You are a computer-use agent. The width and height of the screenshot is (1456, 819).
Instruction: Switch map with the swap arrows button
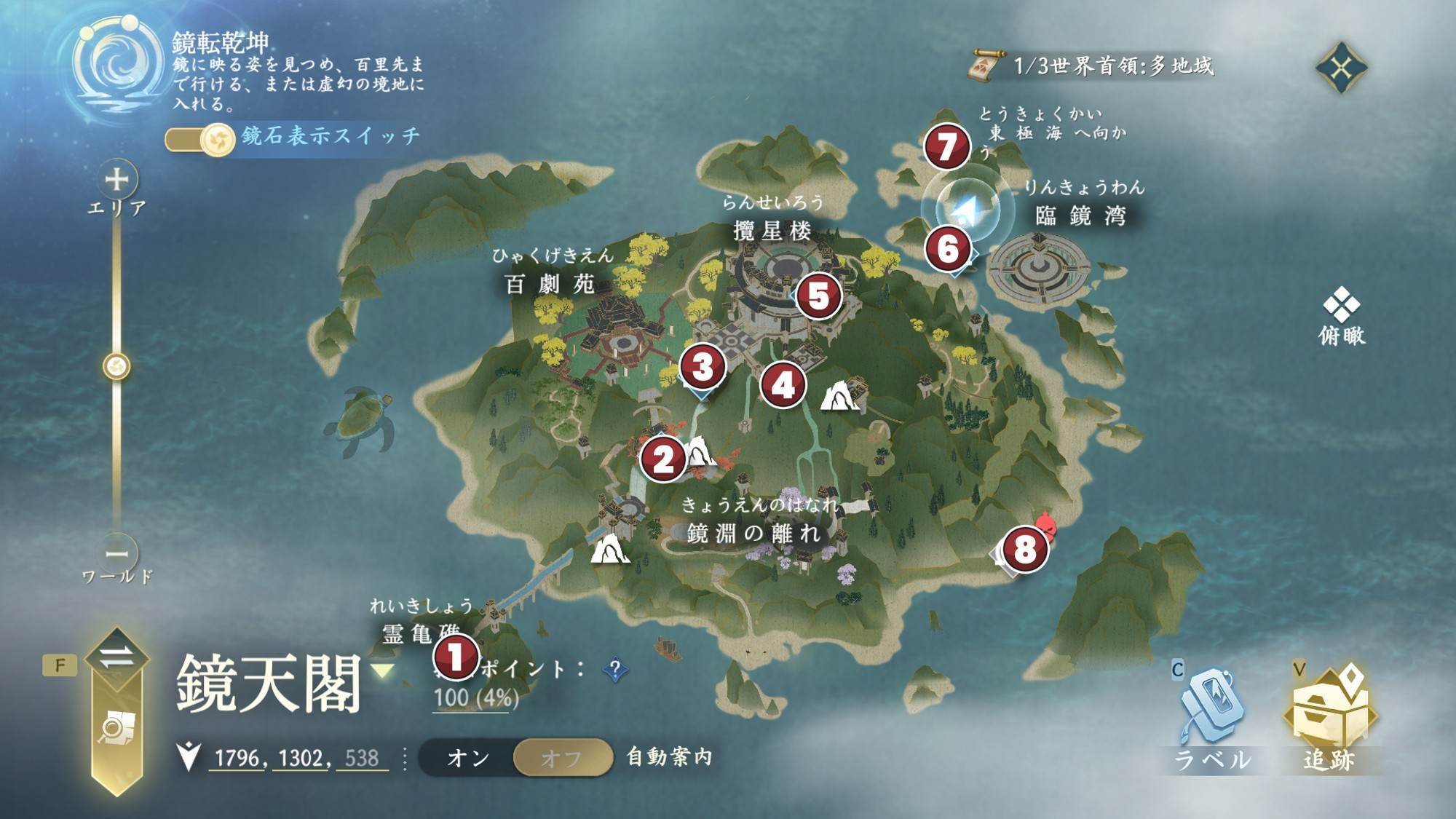[x=116, y=657]
